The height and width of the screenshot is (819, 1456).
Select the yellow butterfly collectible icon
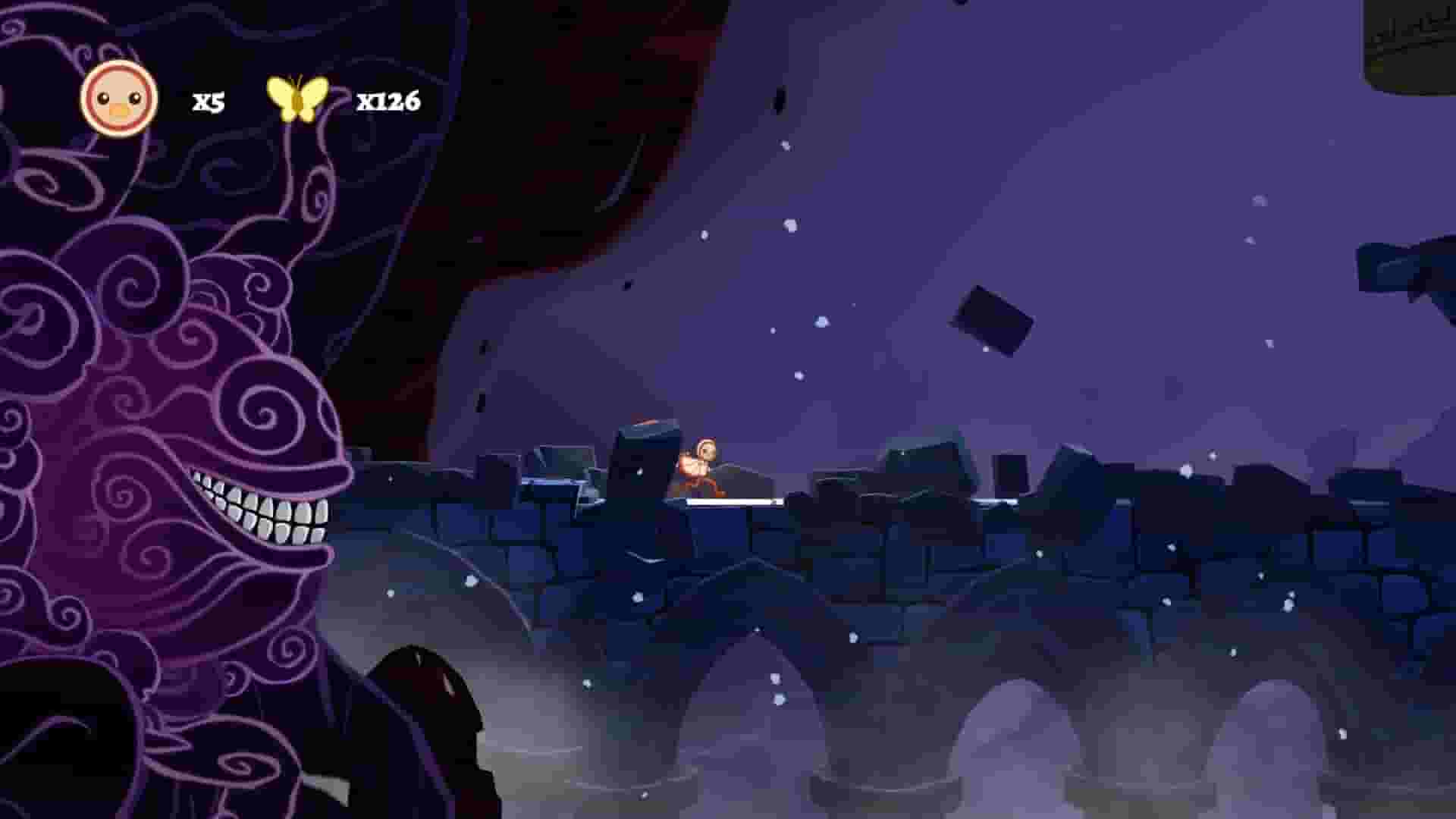(297, 99)
